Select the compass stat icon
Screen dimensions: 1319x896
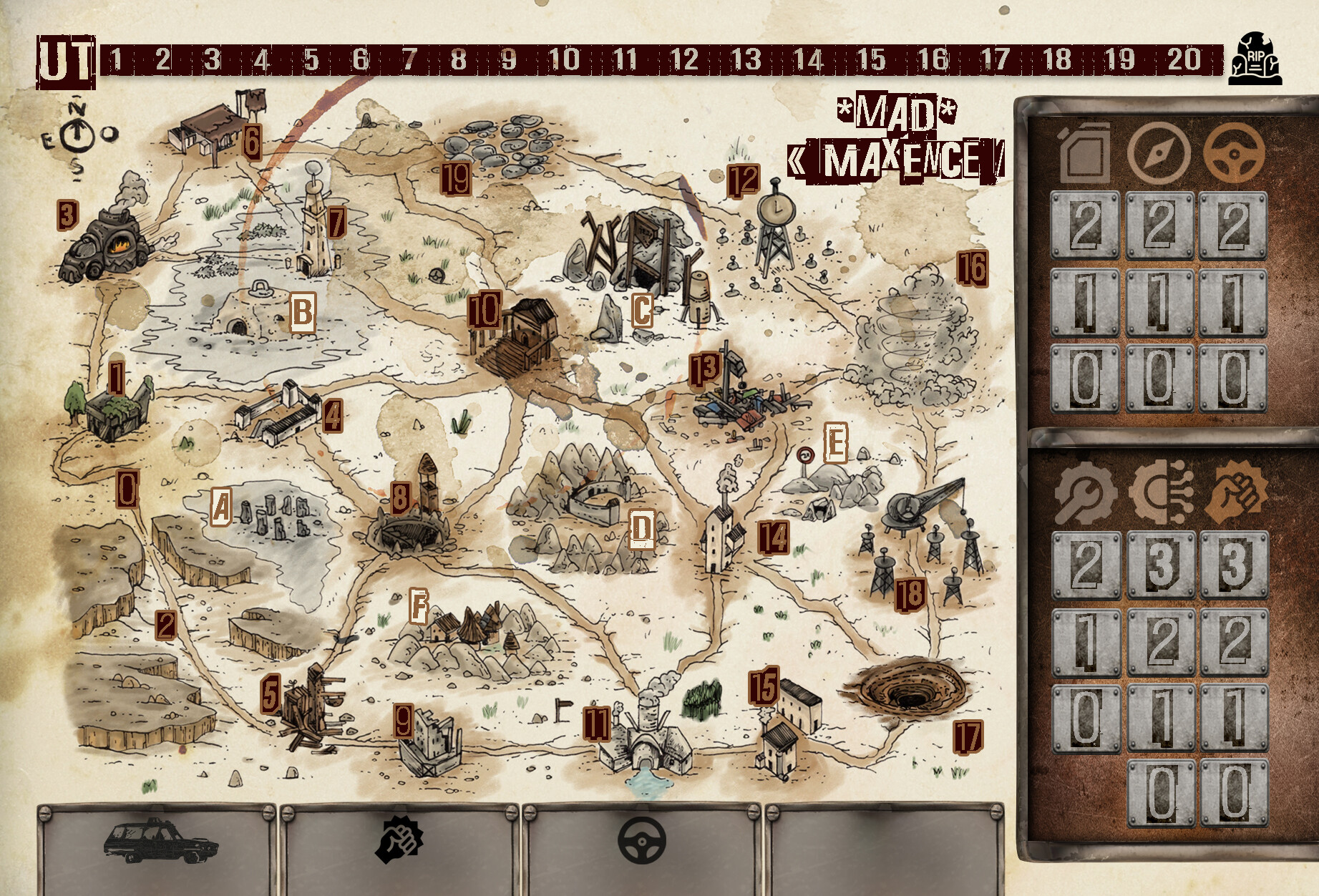click(1159, 152)
